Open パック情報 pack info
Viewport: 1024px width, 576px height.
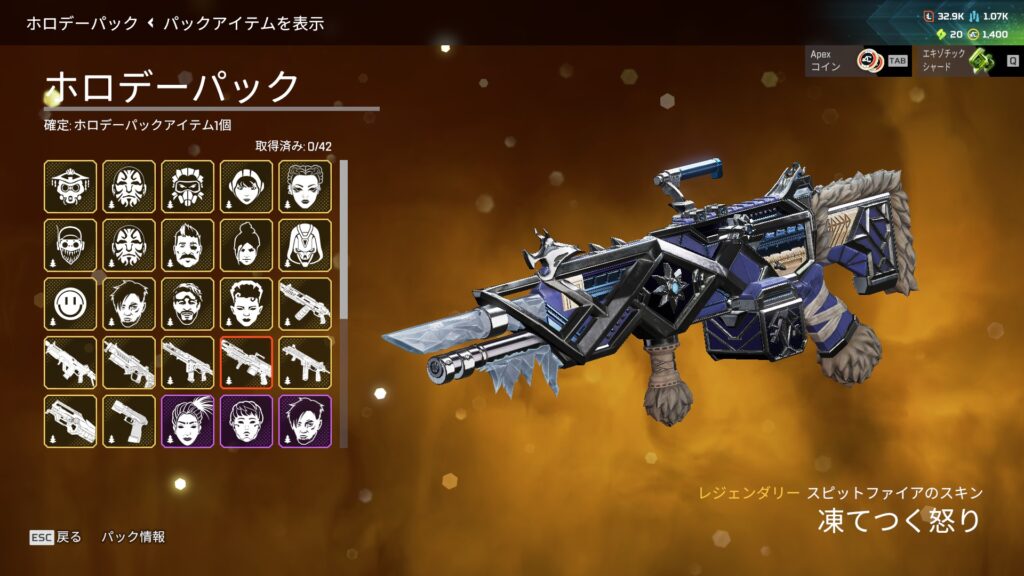[x=133, y=537]
